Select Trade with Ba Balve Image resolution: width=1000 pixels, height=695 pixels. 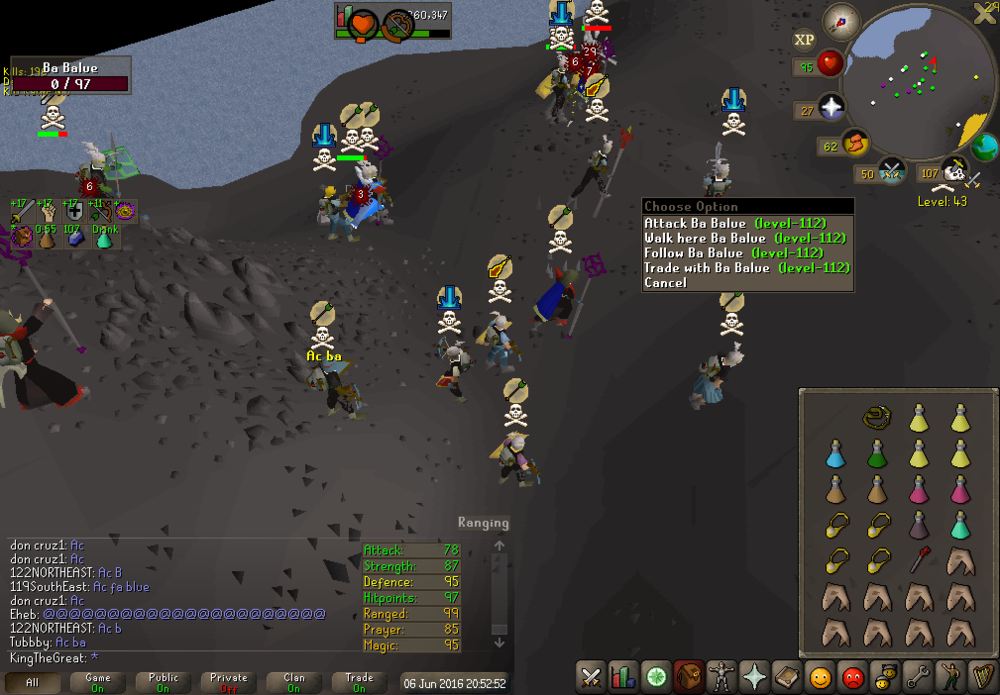pos(745,268)
